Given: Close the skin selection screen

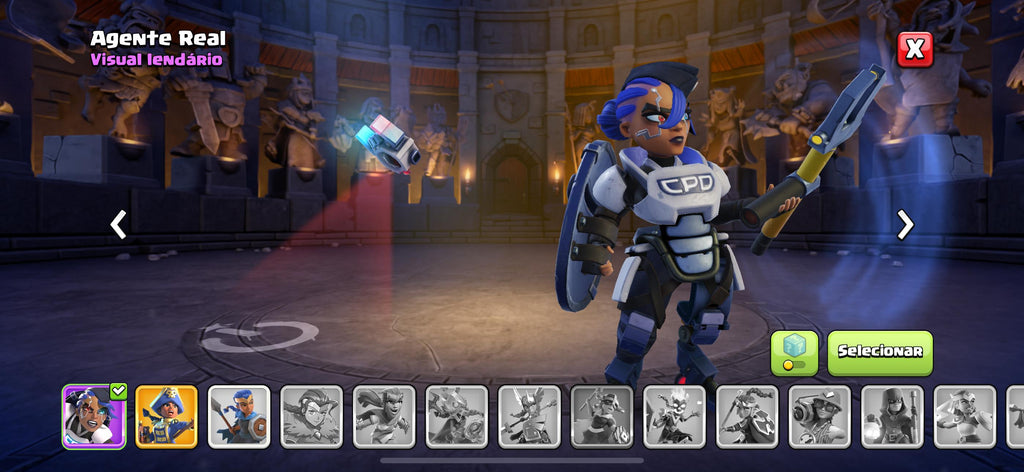Looking at the screenshot, I should 914,49.
